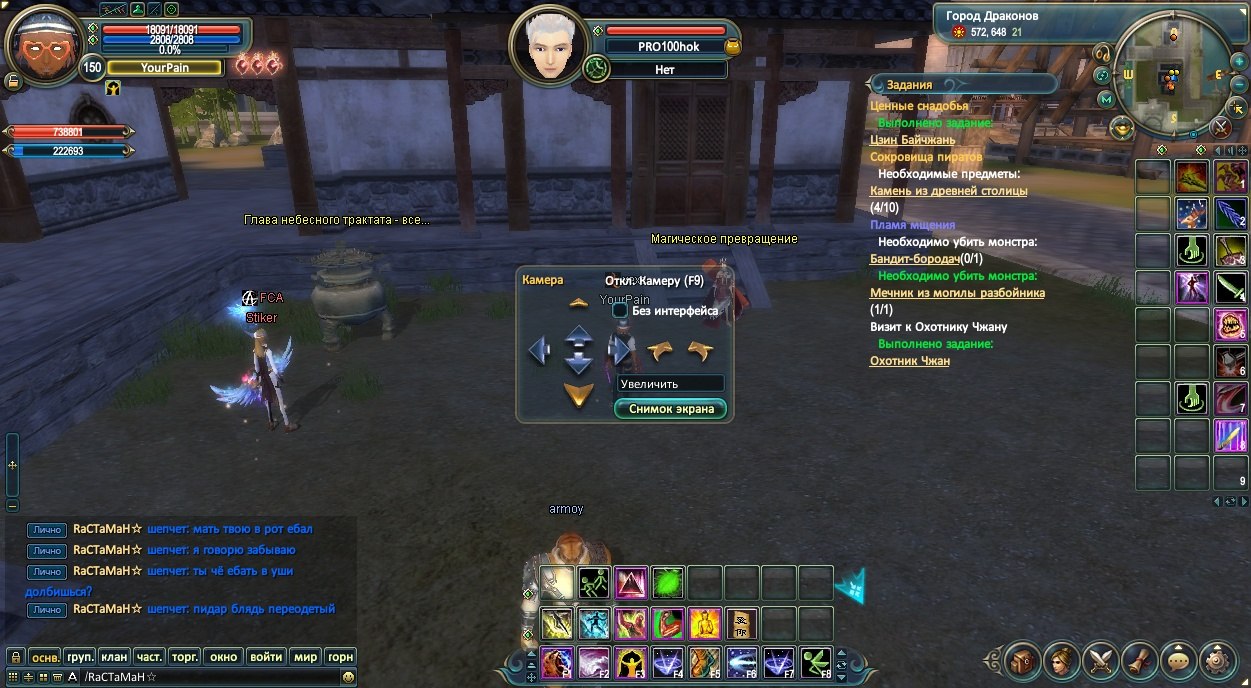Open the backpack inventory icon

(x=1023, y=660)
